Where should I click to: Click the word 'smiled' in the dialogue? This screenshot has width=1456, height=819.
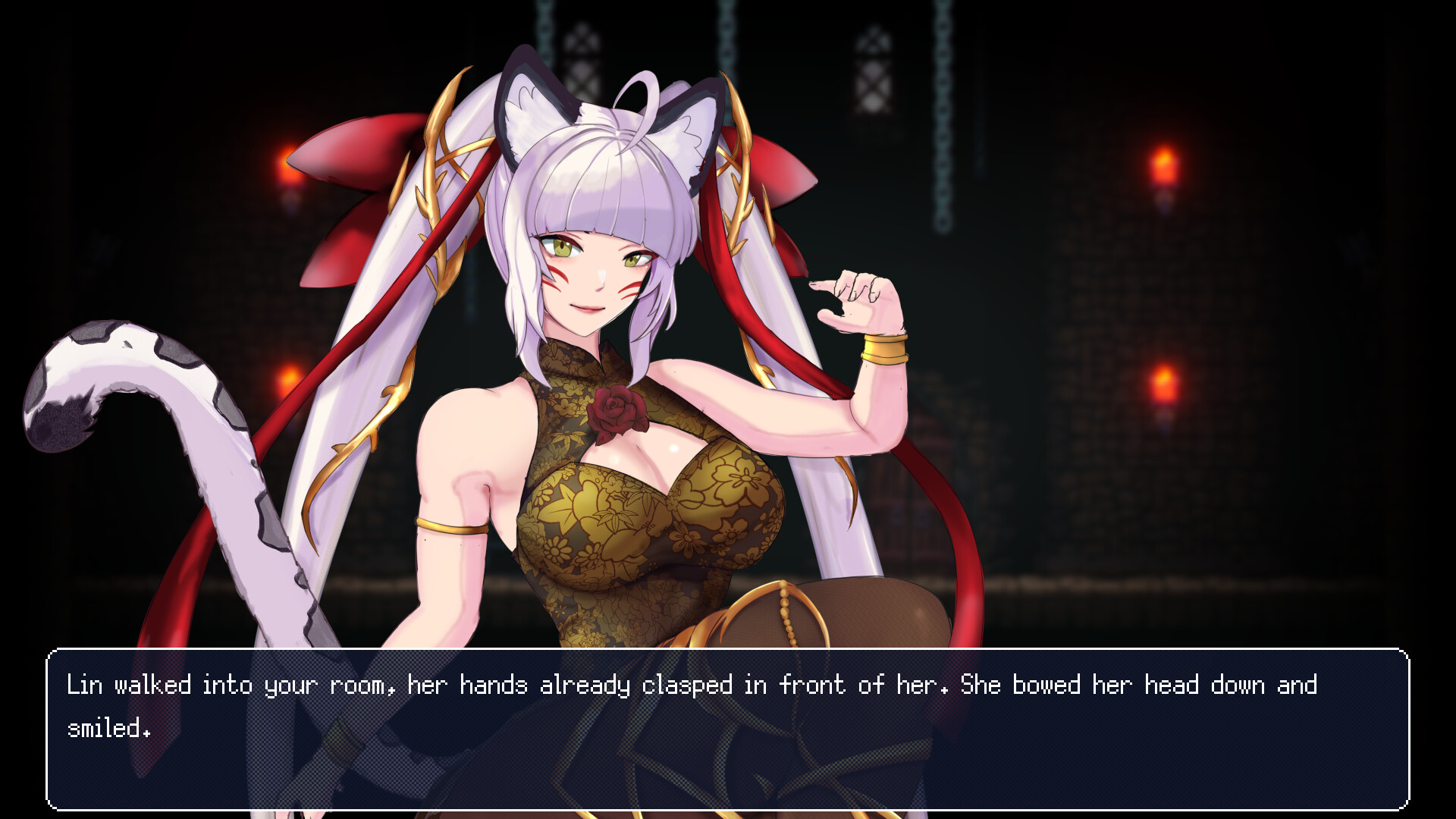(106, 730)
